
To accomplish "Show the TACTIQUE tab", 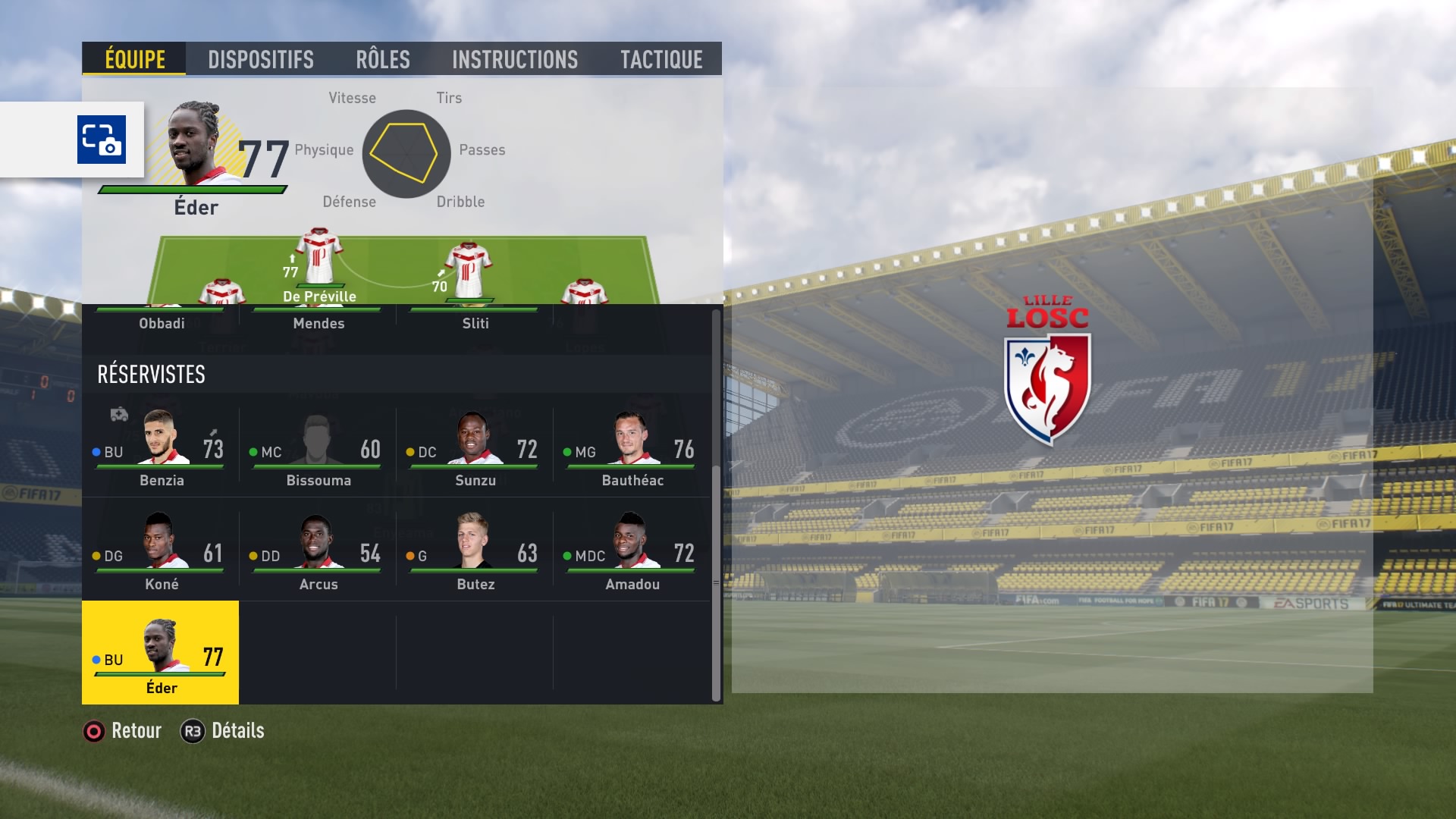I will tap(661, 59).
